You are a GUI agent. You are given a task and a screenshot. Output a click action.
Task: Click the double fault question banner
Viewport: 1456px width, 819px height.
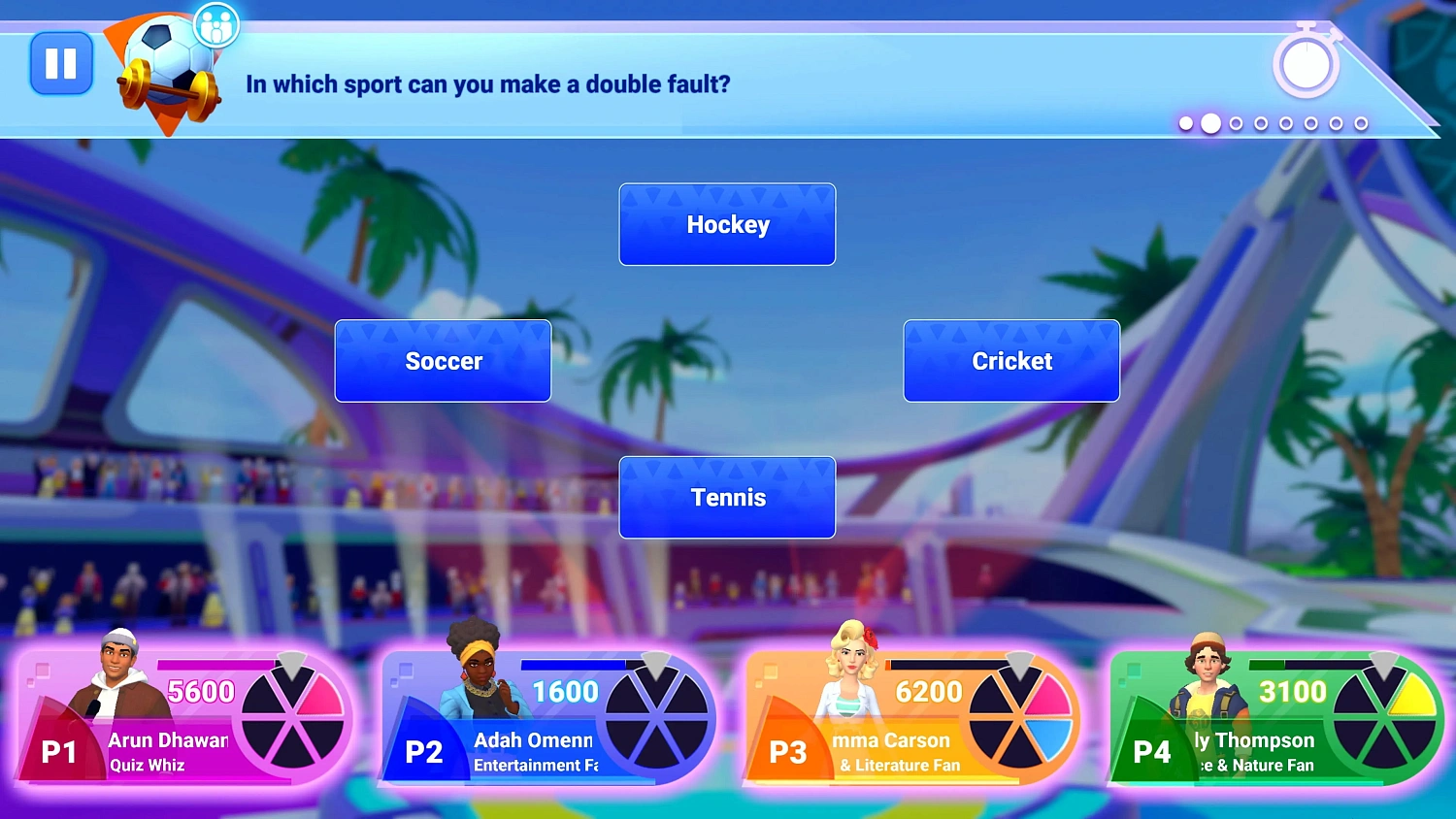486,84
